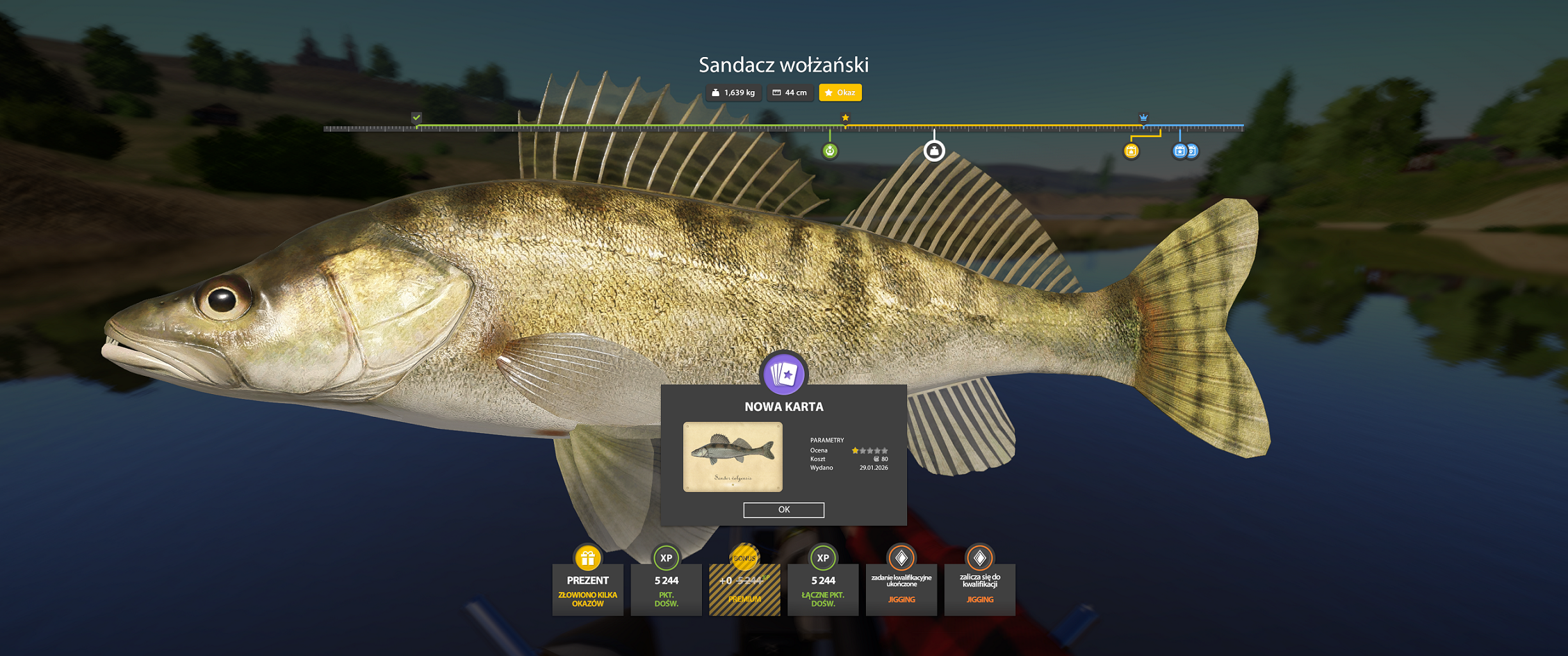
Task: Select the Prezent gift reward tile
Action: click(x=587, y=588)
